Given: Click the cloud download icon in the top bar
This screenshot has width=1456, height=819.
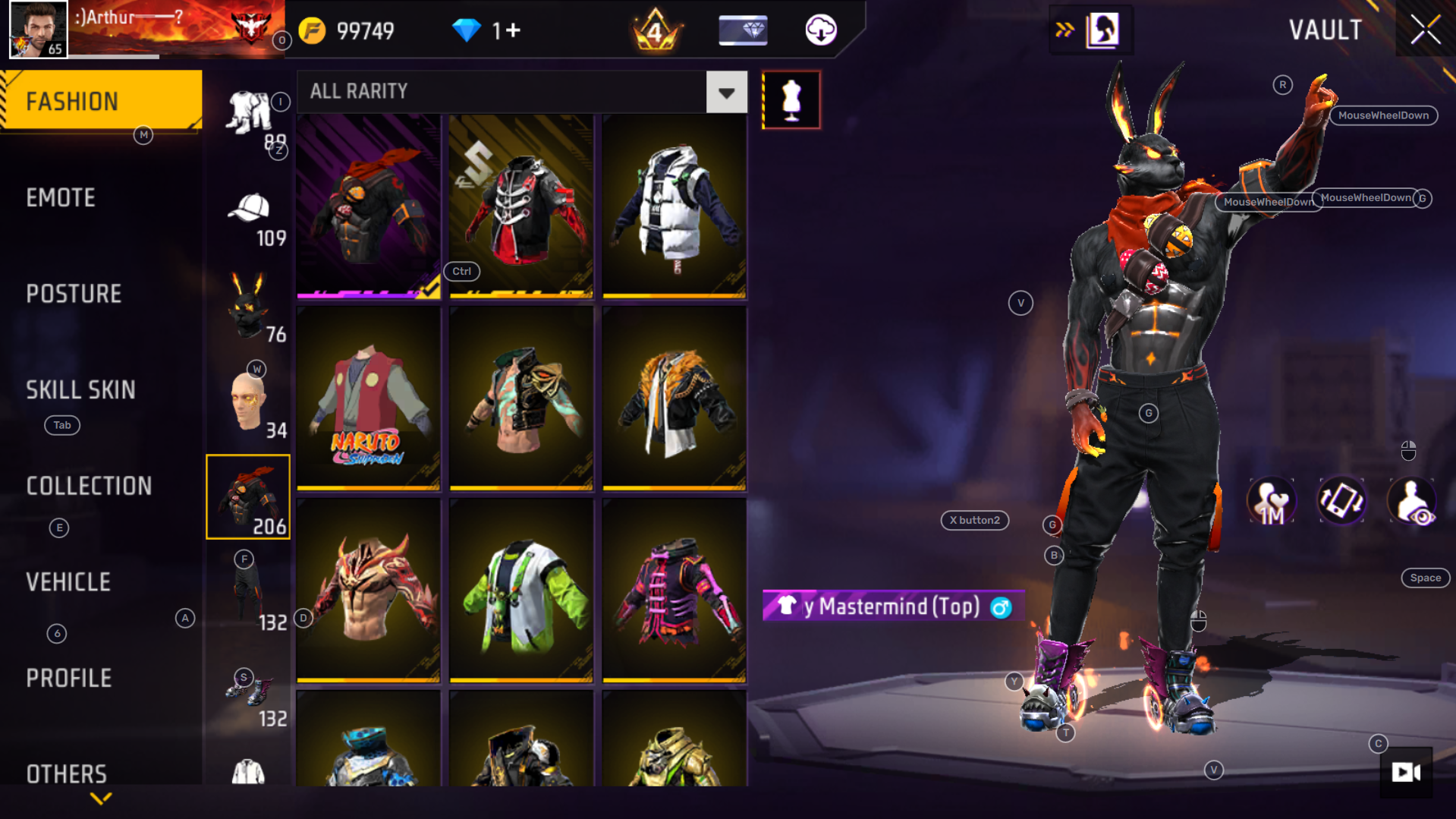Looking at the screenshot, I should click(x=819, y=30).
